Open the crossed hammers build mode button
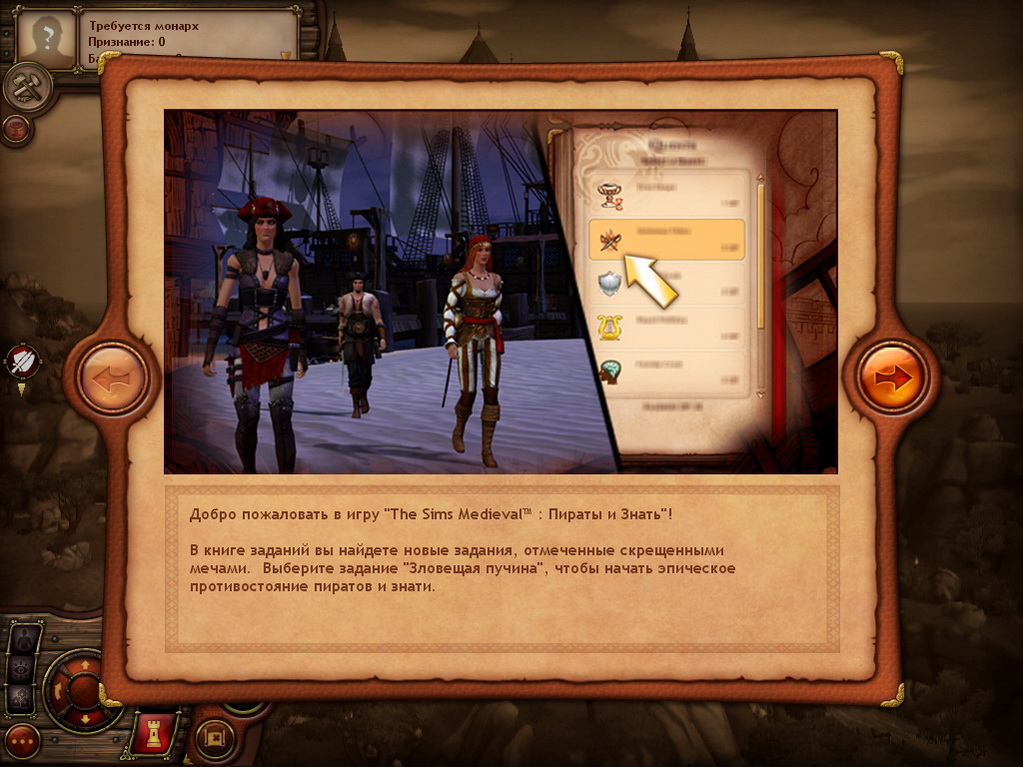 click(x=25, y=88)
